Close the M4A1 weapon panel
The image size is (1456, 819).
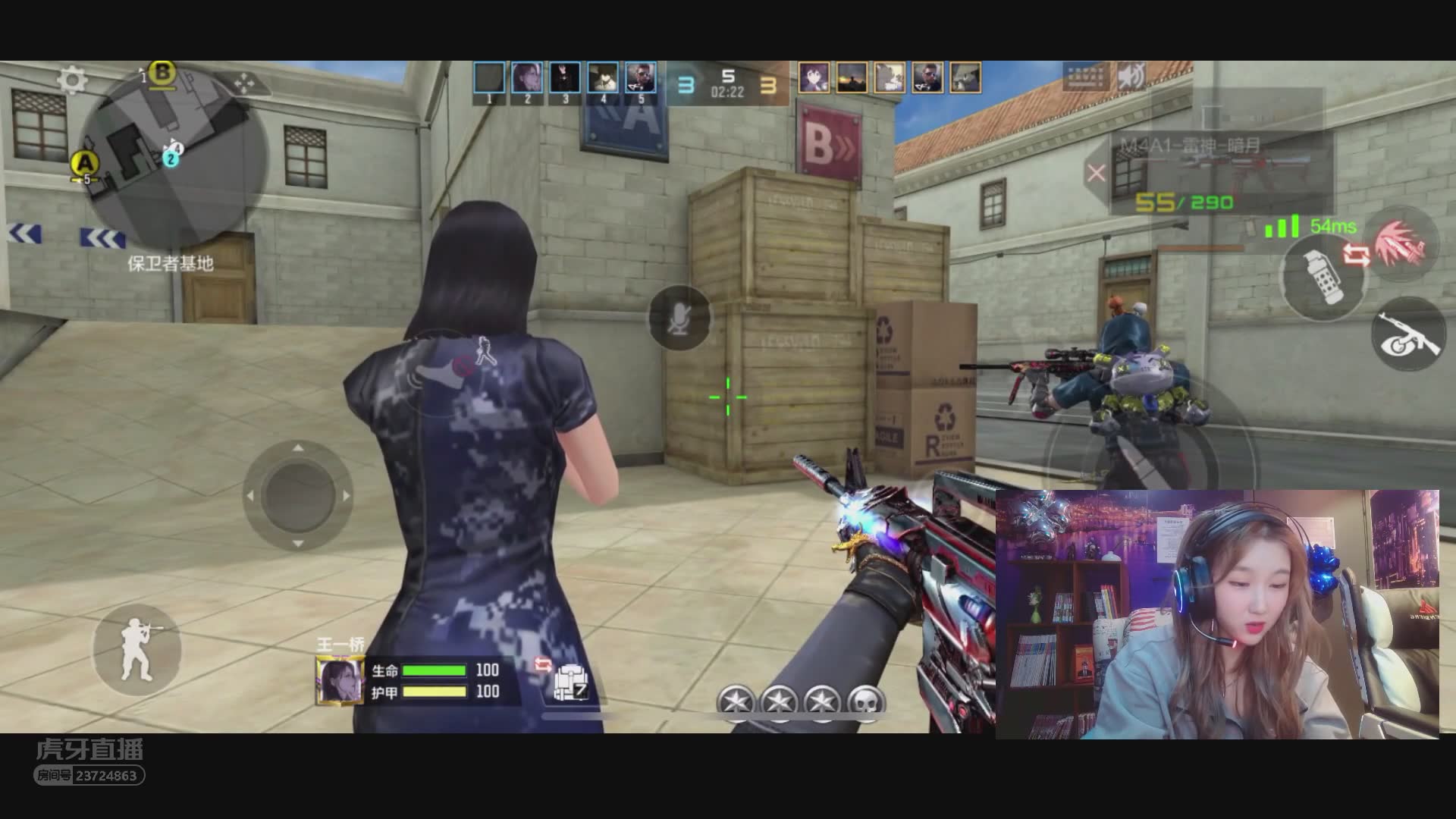coord(1096,174)
